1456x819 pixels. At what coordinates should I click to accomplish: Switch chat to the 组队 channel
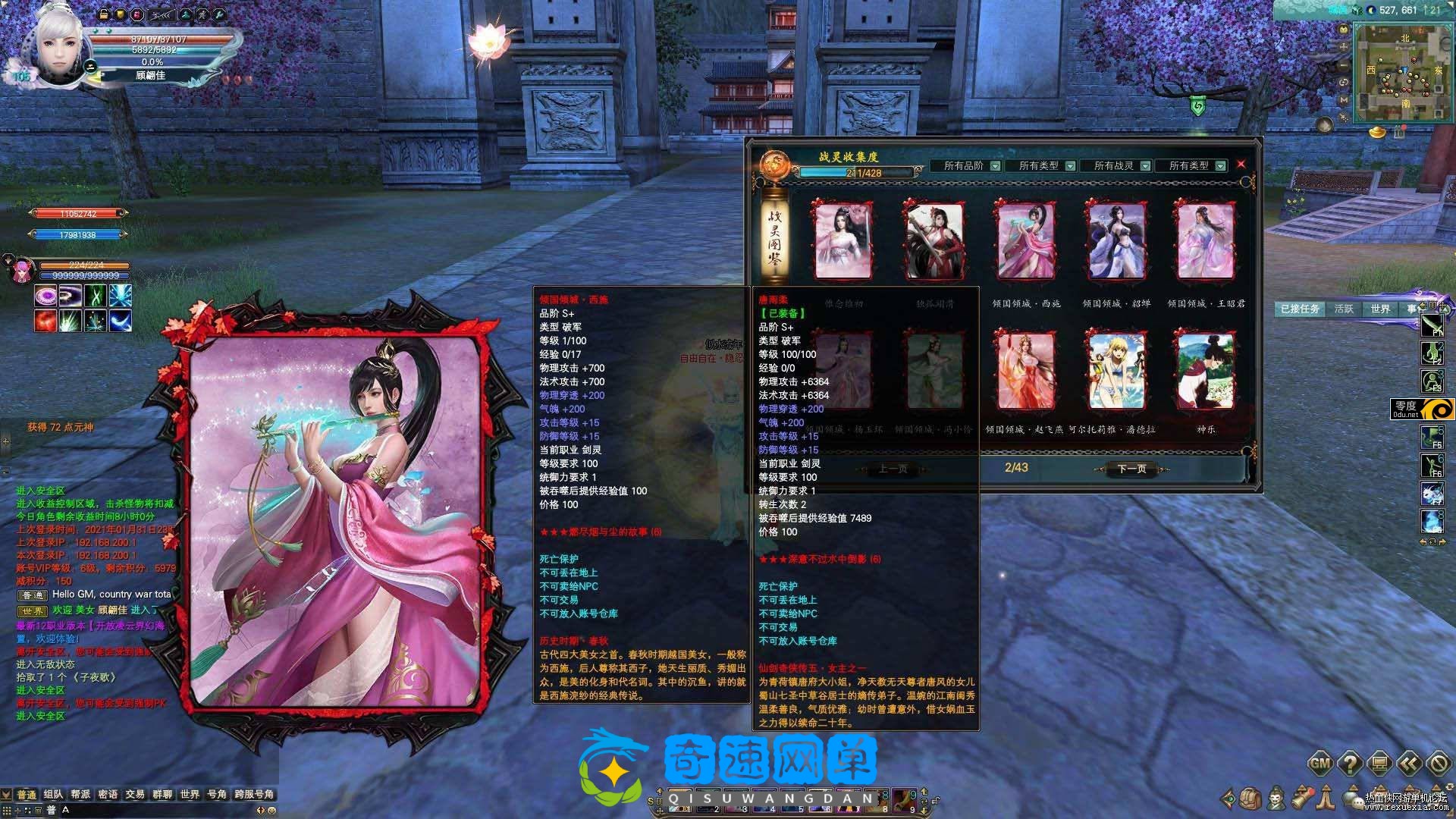coord(53,794)
